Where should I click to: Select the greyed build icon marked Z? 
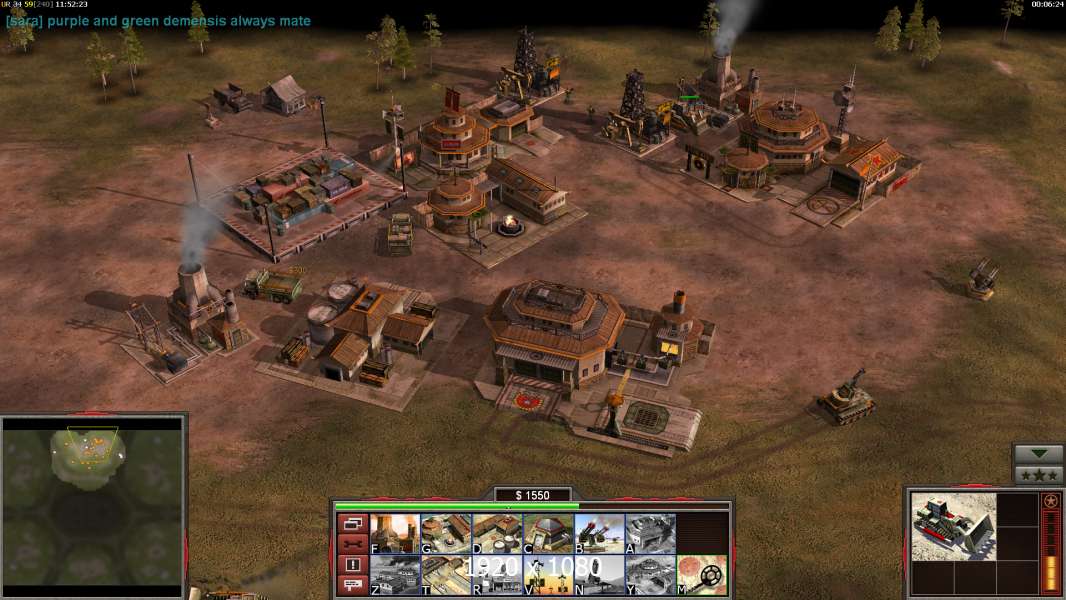tap(395, 574)
